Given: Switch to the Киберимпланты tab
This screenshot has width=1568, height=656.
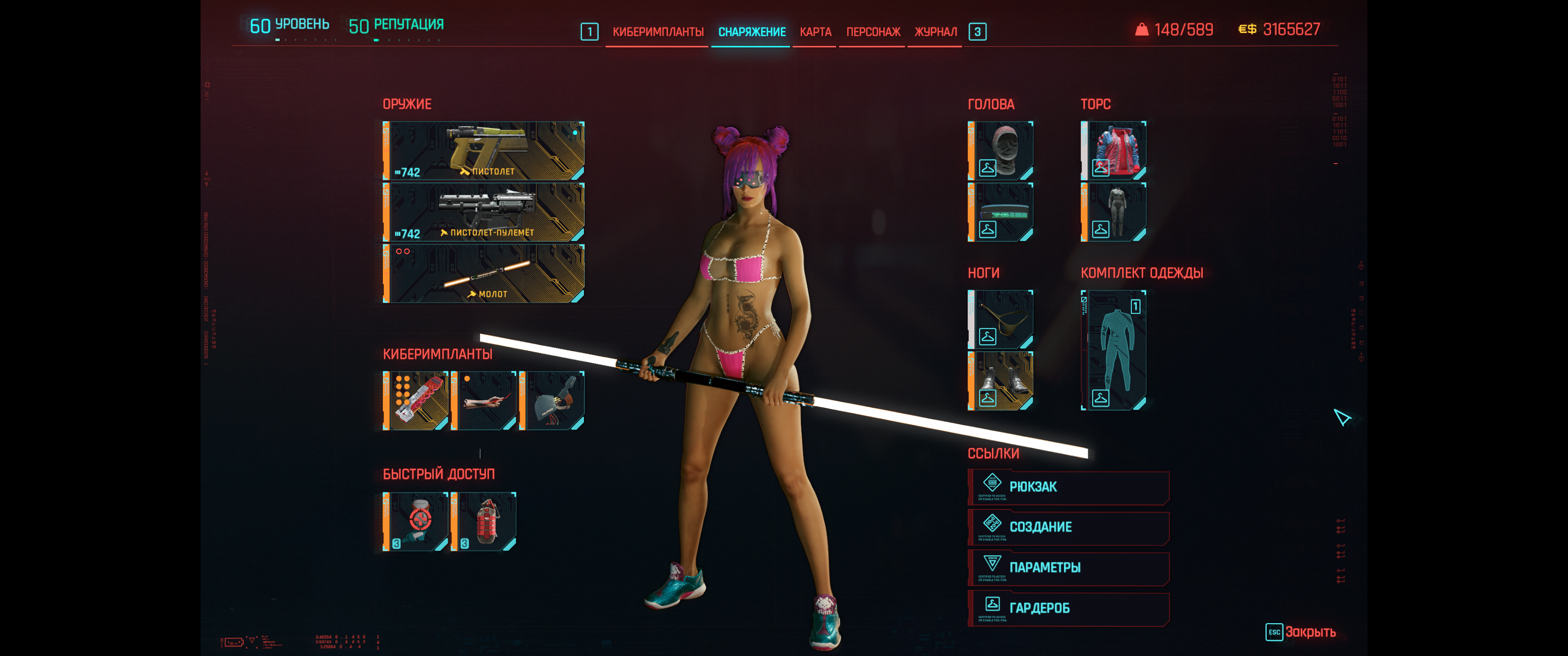Looking at the screenshot, I should [x=657, y=31].
